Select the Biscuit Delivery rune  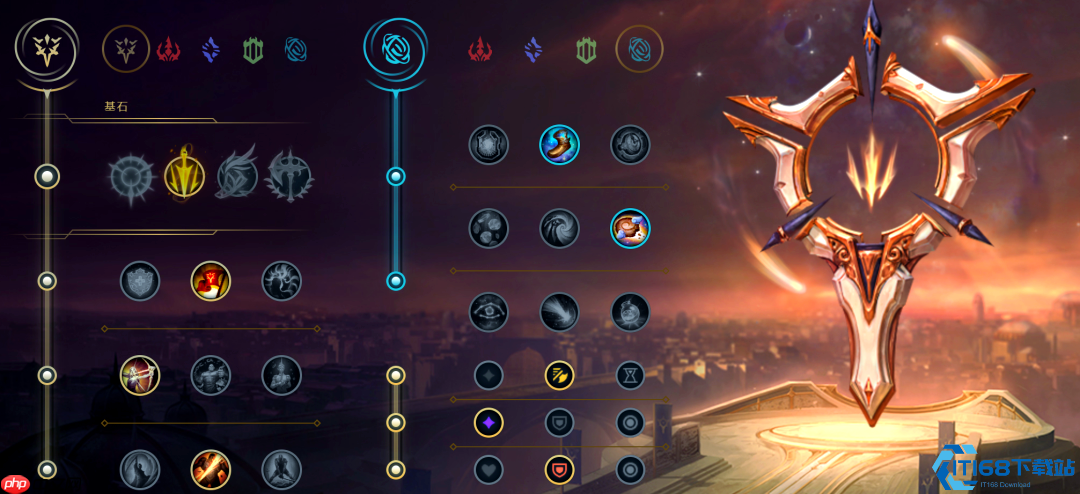click(631, 228)
